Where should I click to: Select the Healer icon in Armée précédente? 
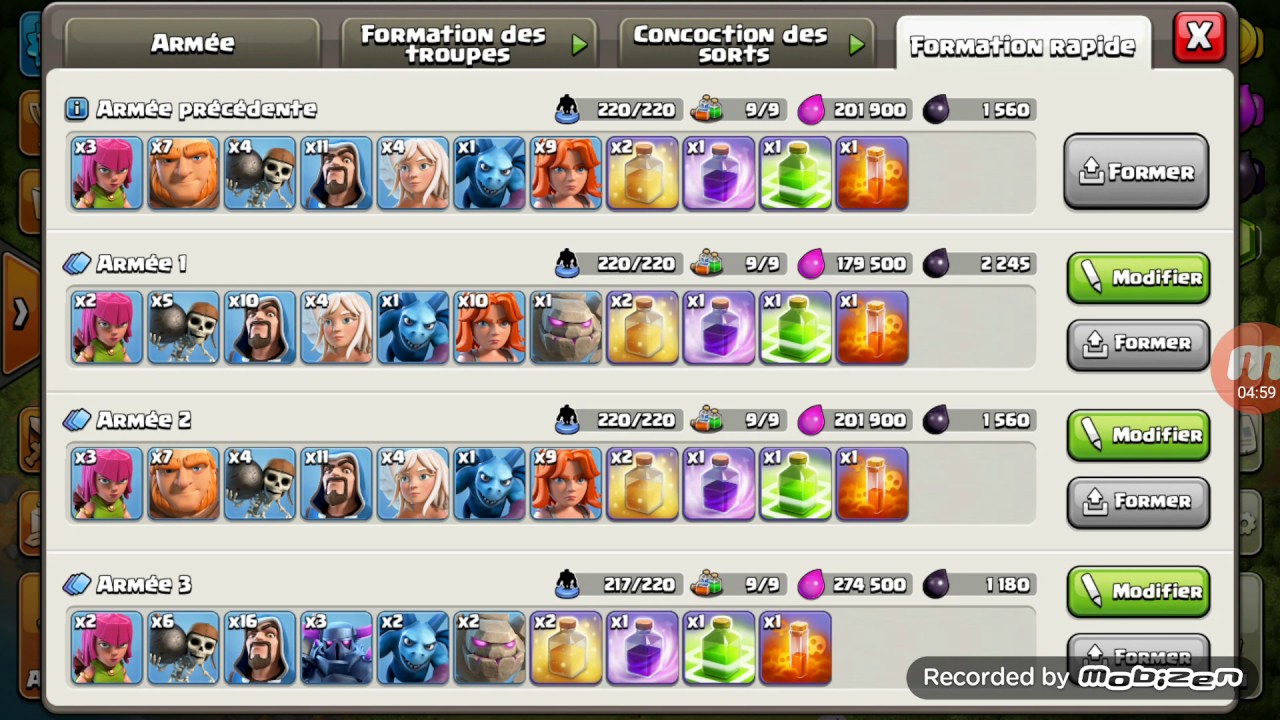(x=412, y=173)
